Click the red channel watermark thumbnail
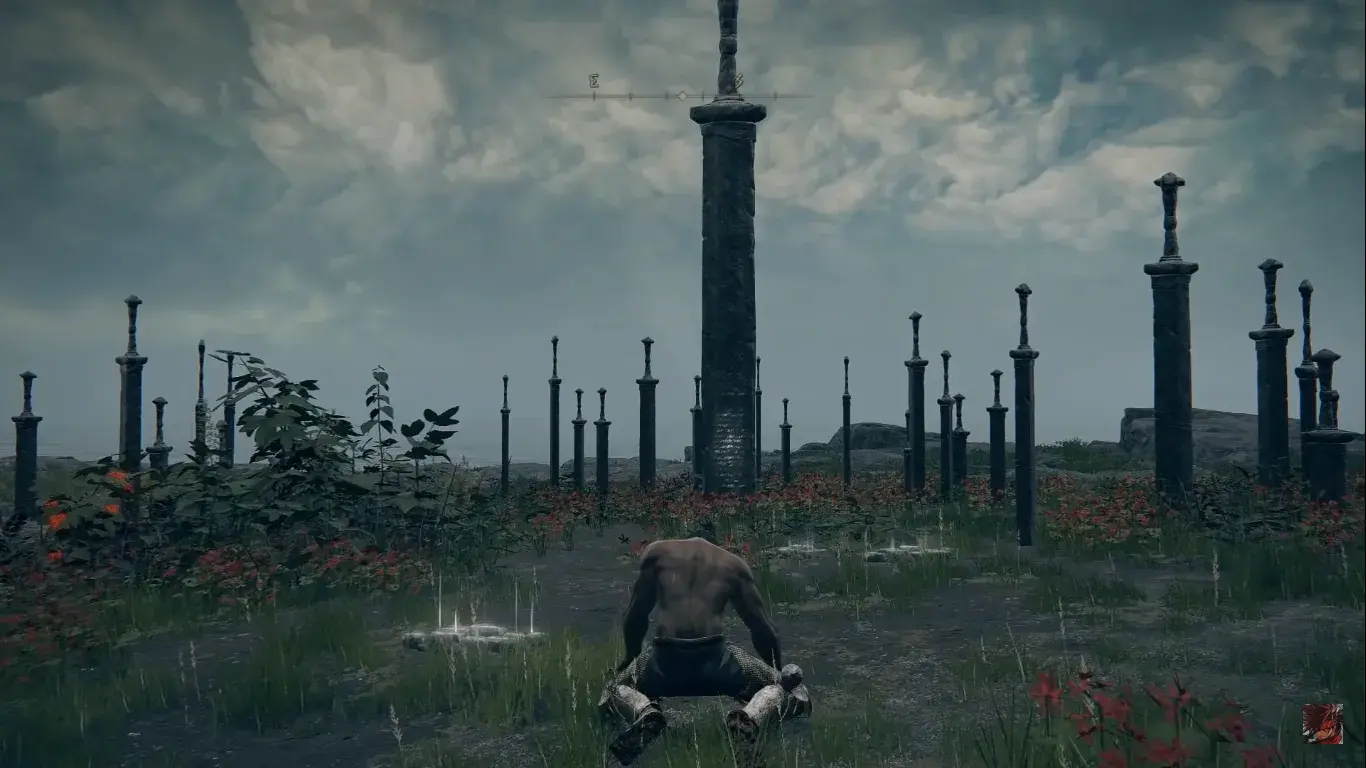Viewport: 1366px width, 768px height. click(1322, 723)
